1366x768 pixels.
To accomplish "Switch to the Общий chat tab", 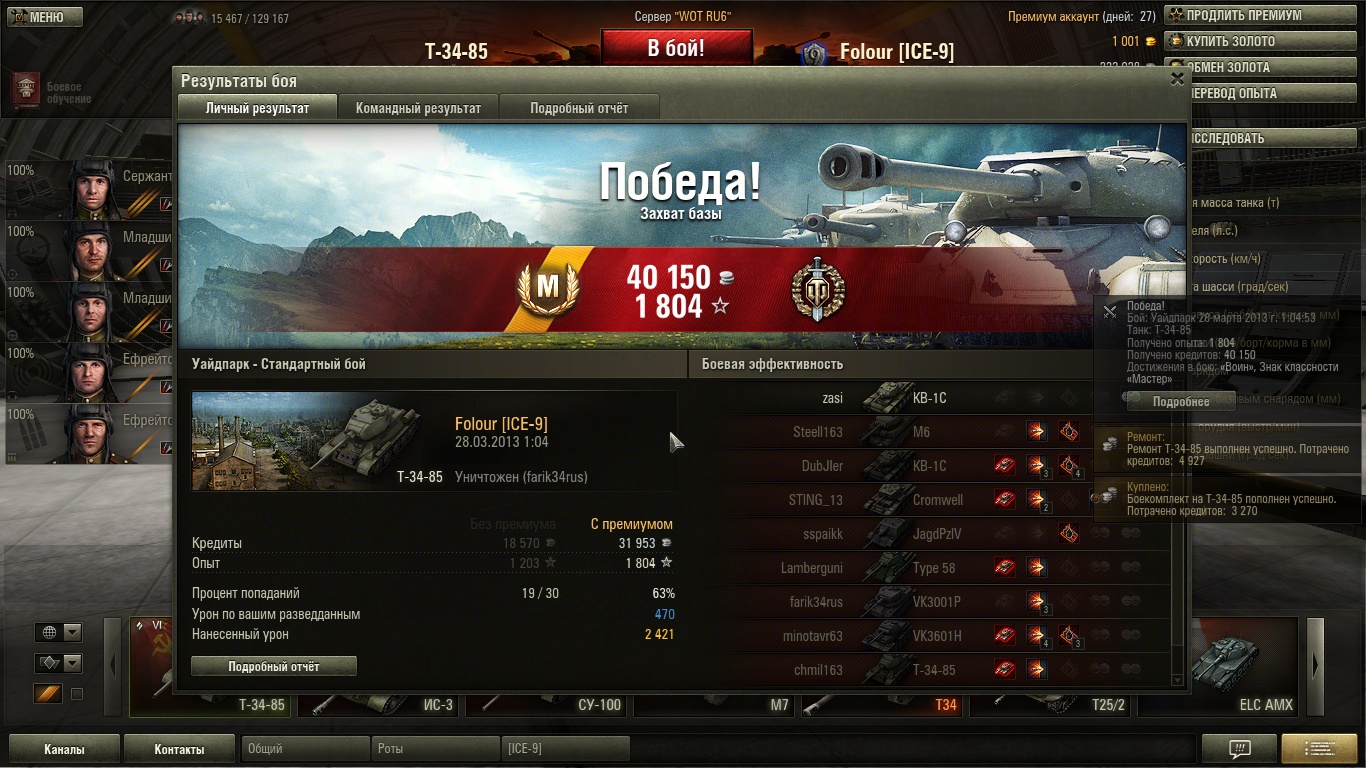I will [x=305, y=748].
